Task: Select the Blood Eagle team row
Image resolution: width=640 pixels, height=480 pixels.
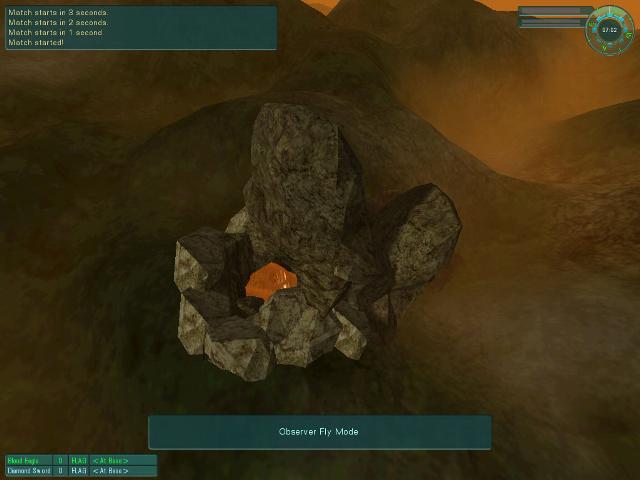Action: [x=81, y=460]
